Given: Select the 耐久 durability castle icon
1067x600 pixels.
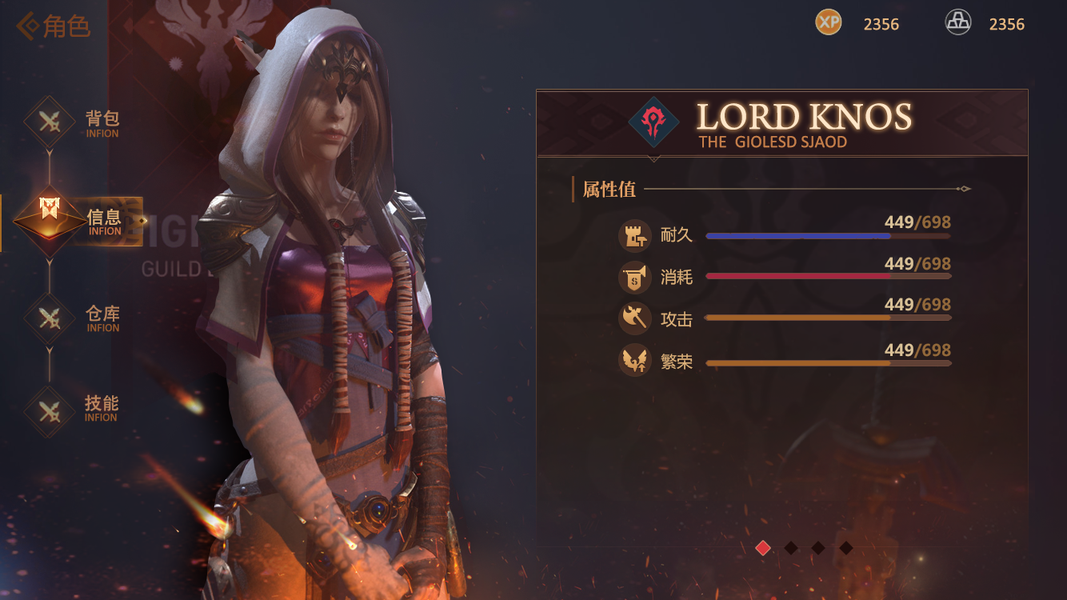Looking at the screenshot, I should (634, 235).
